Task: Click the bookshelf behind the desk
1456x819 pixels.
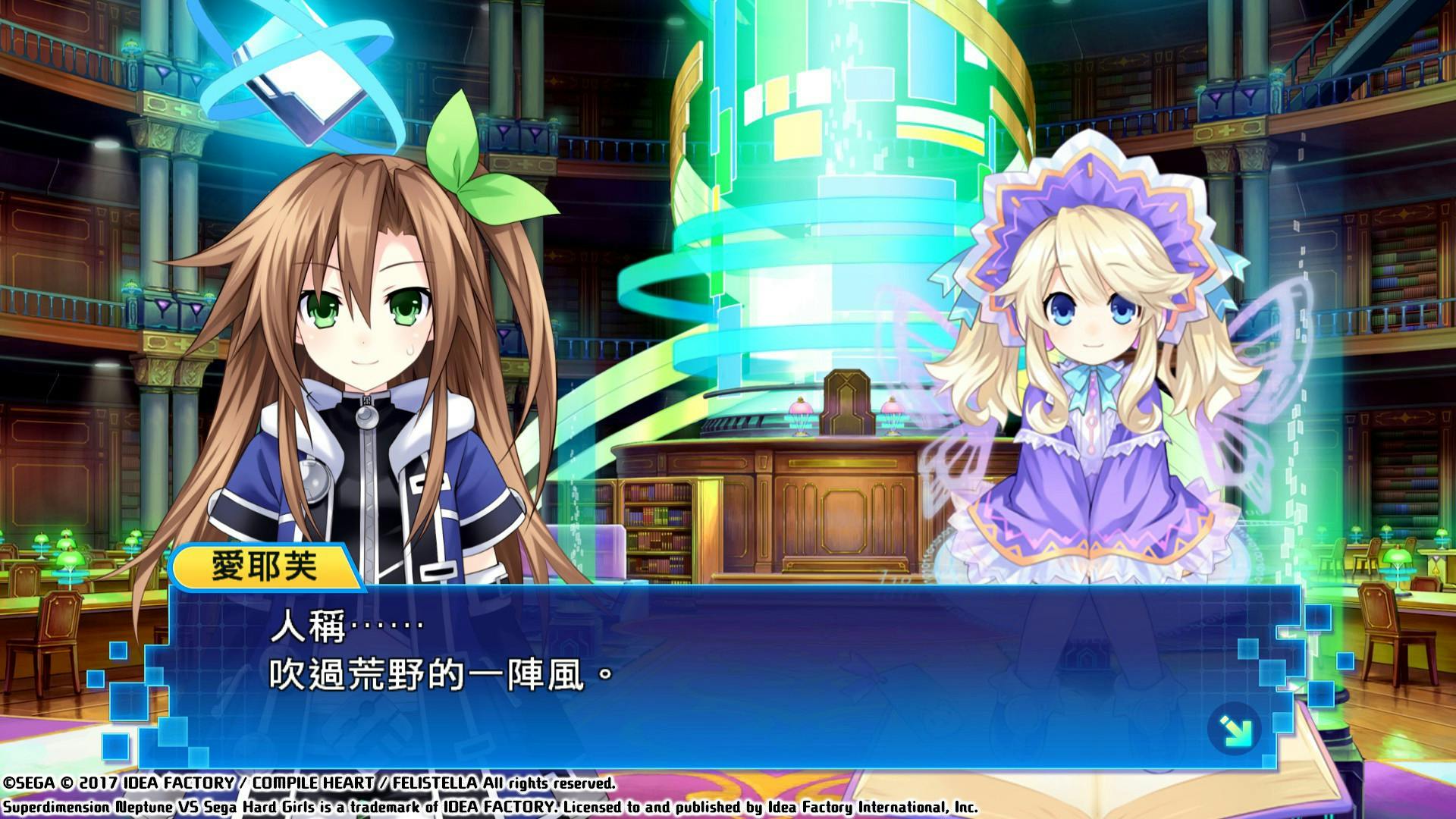Action: tap(660, 523)
